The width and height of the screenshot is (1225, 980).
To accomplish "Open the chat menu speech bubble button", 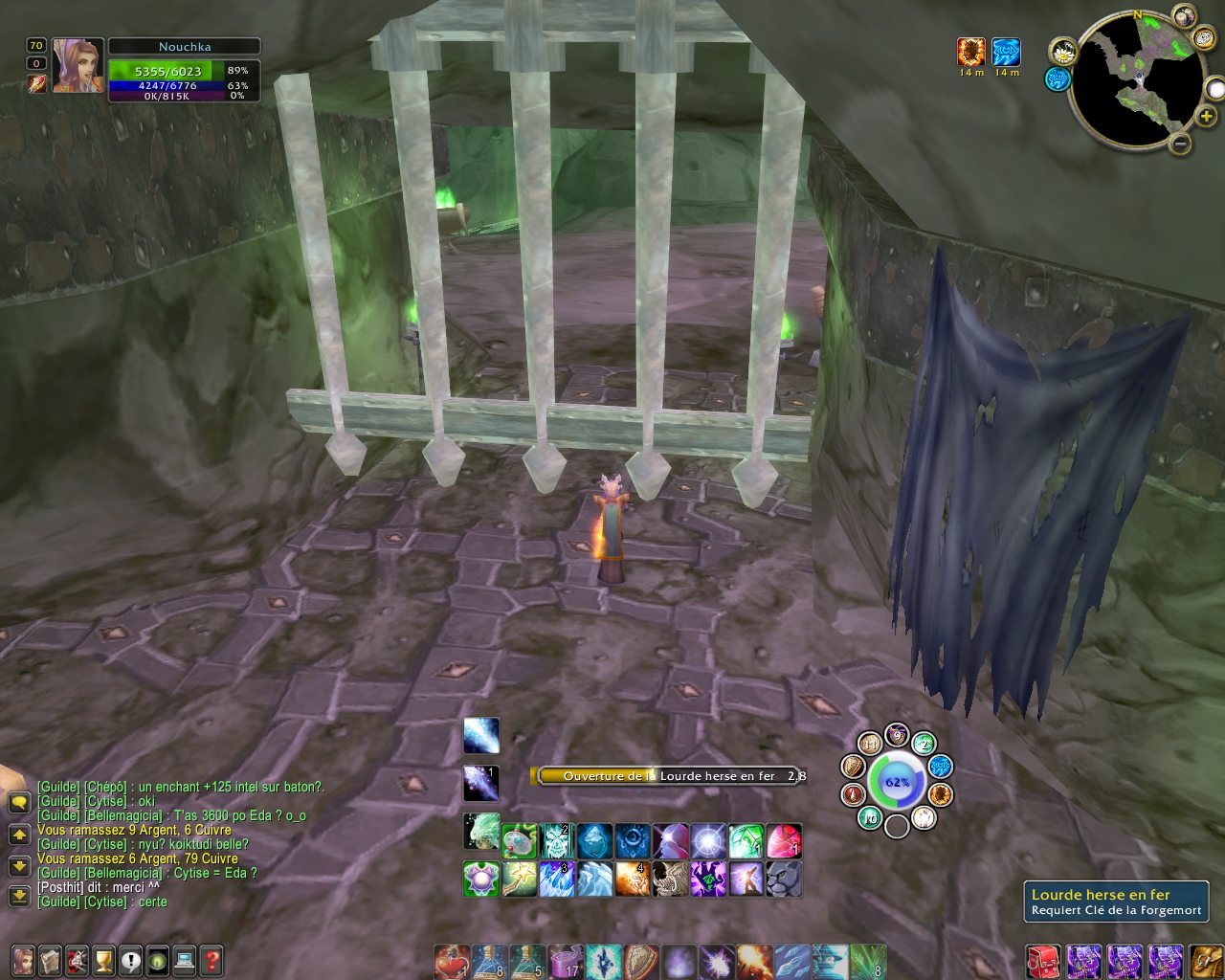I will coord(18,802).
